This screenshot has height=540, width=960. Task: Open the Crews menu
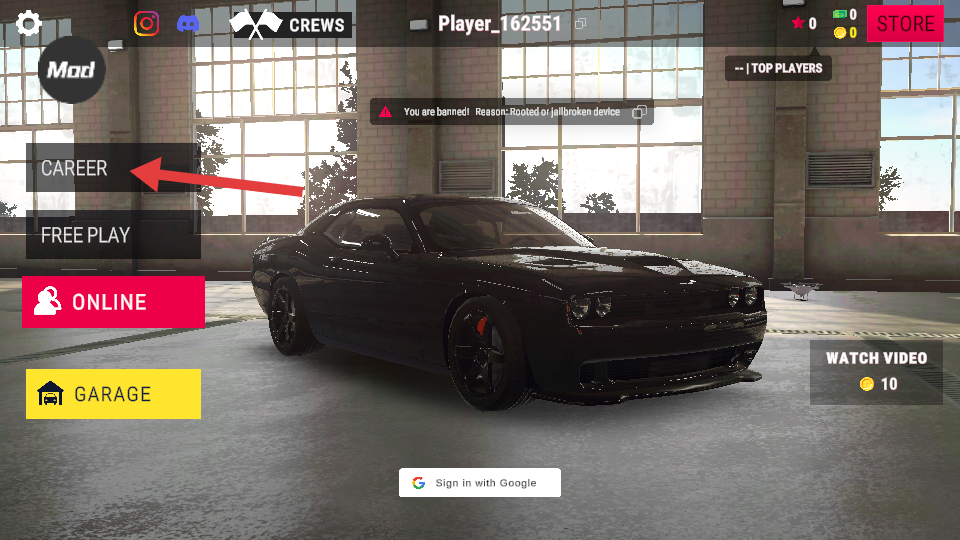click(290, 24)
